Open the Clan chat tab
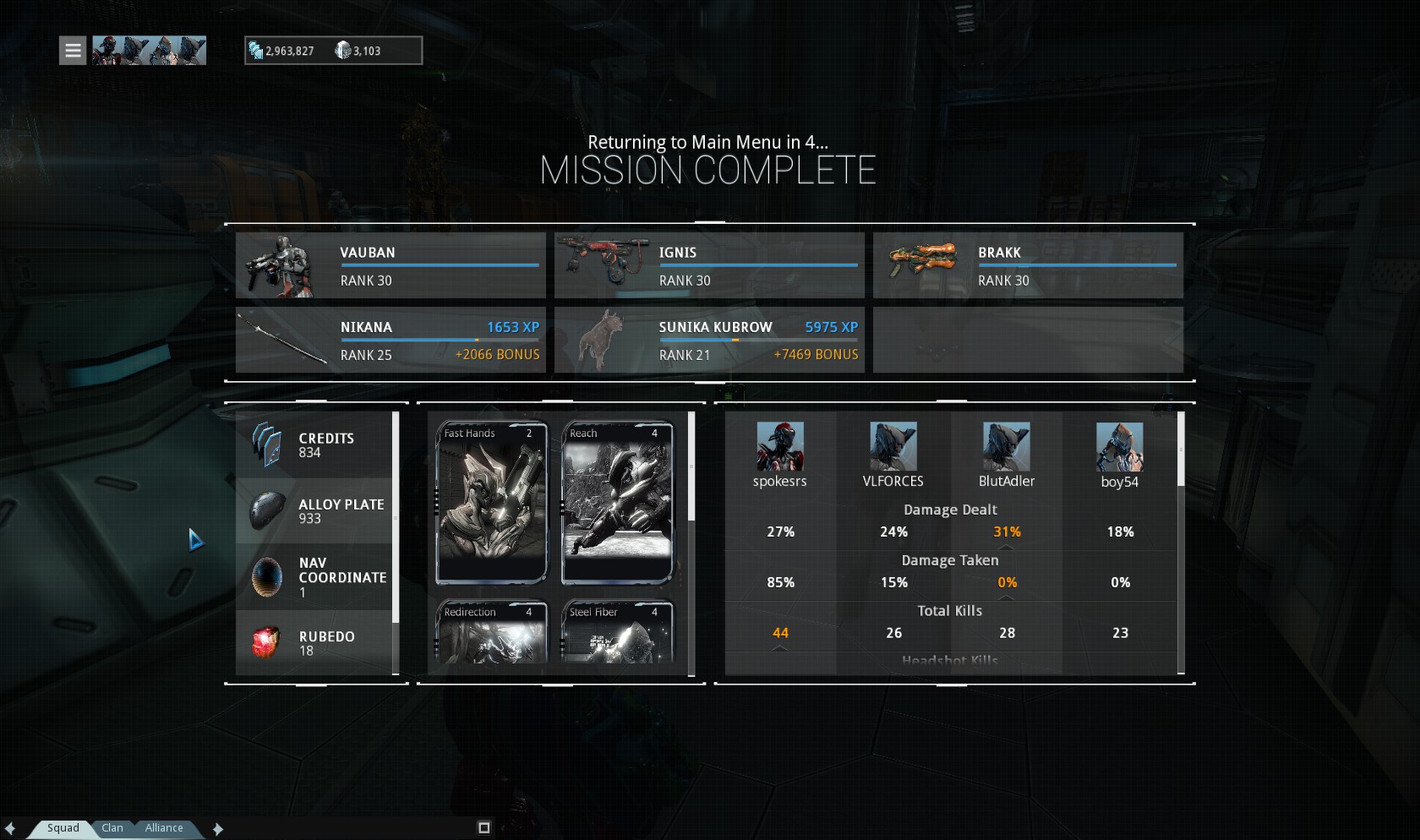 (112, 828)
